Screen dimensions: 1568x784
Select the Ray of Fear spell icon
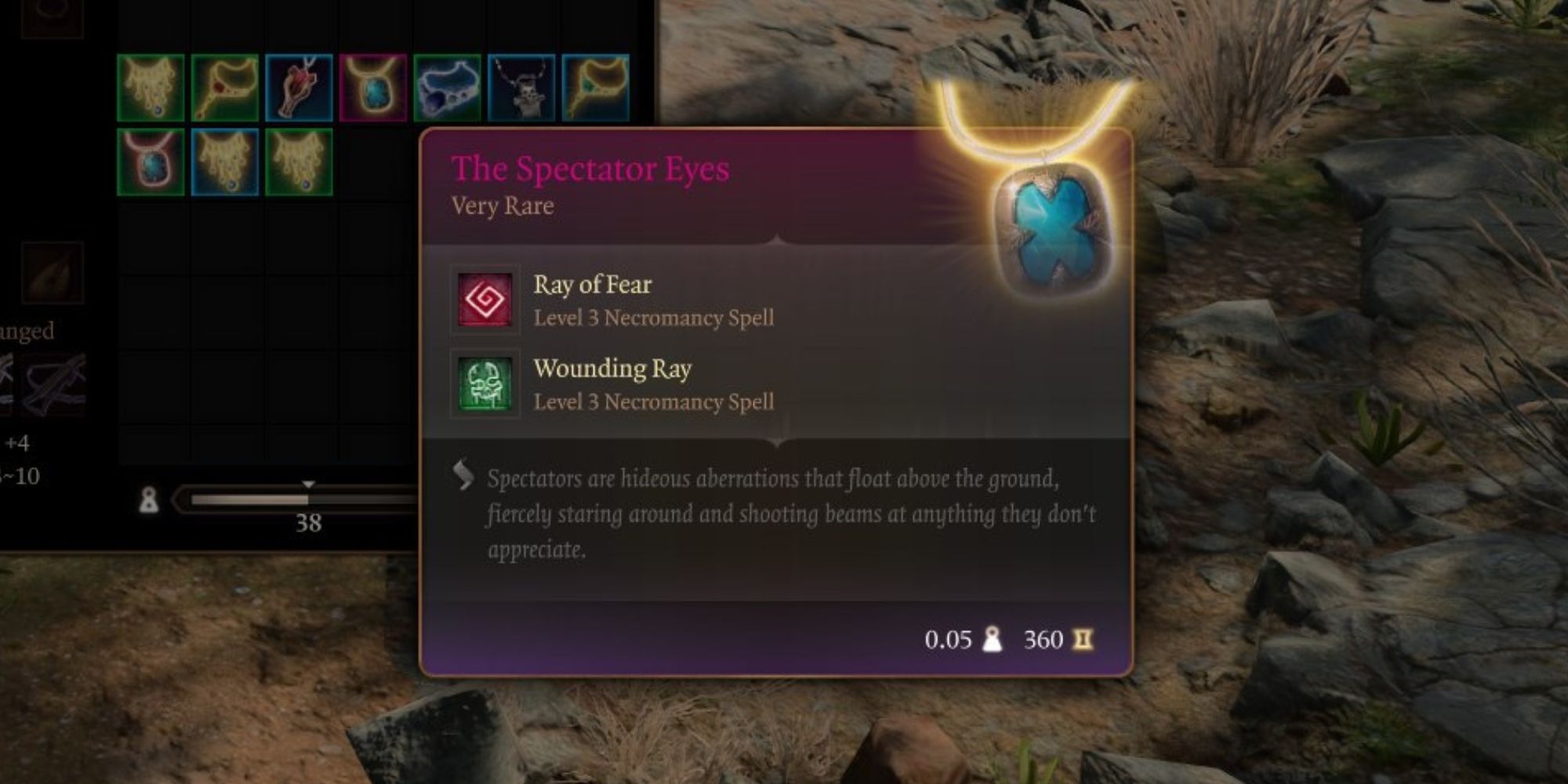pos(485,301)
